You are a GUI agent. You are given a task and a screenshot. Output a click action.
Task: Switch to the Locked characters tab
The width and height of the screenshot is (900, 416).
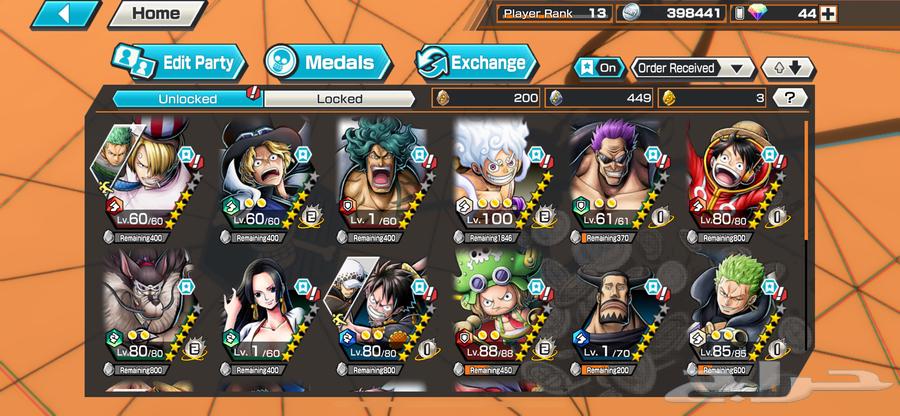tap(340, 98)
